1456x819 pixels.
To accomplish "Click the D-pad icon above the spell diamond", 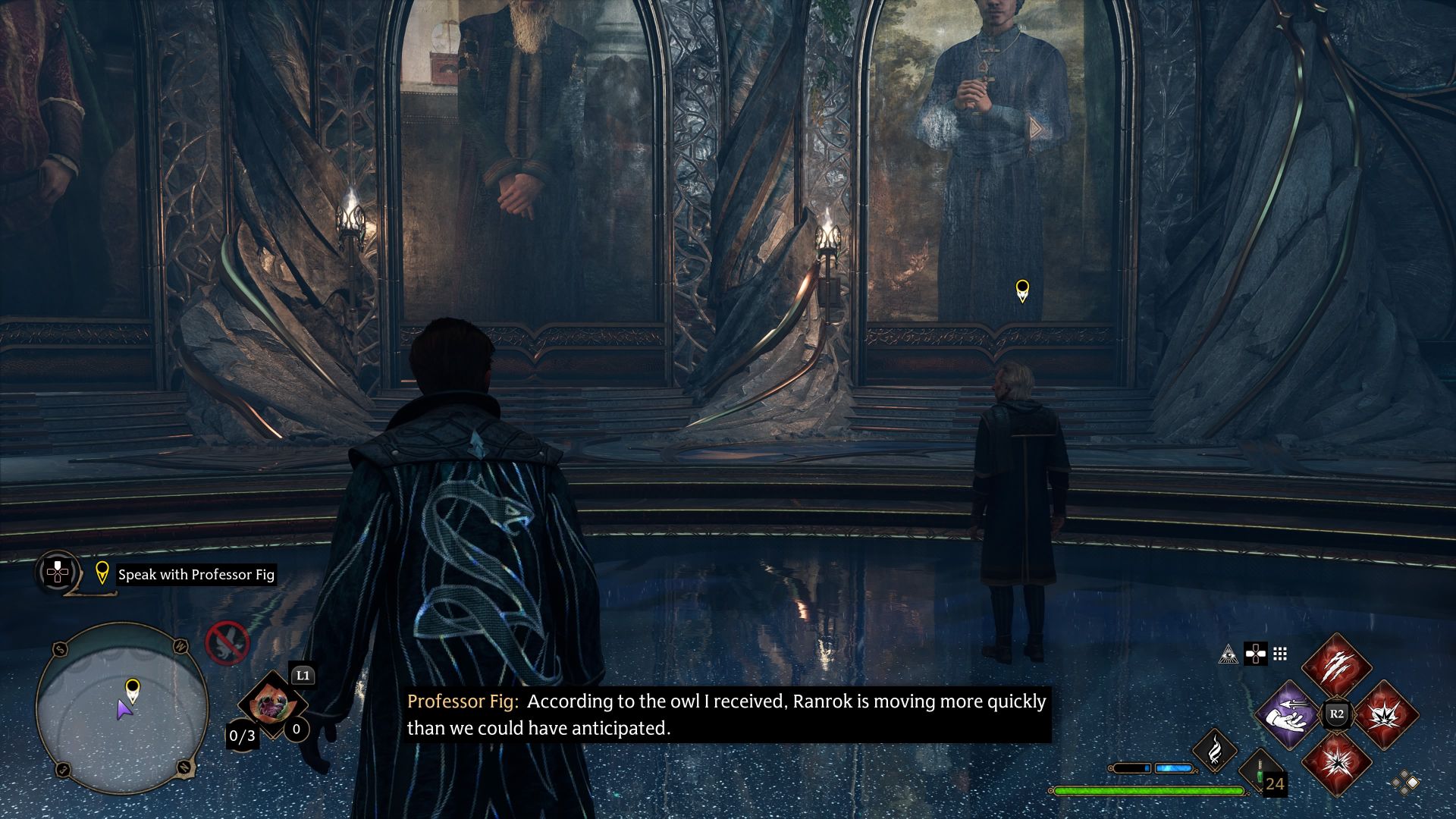I will (1255, 654).
